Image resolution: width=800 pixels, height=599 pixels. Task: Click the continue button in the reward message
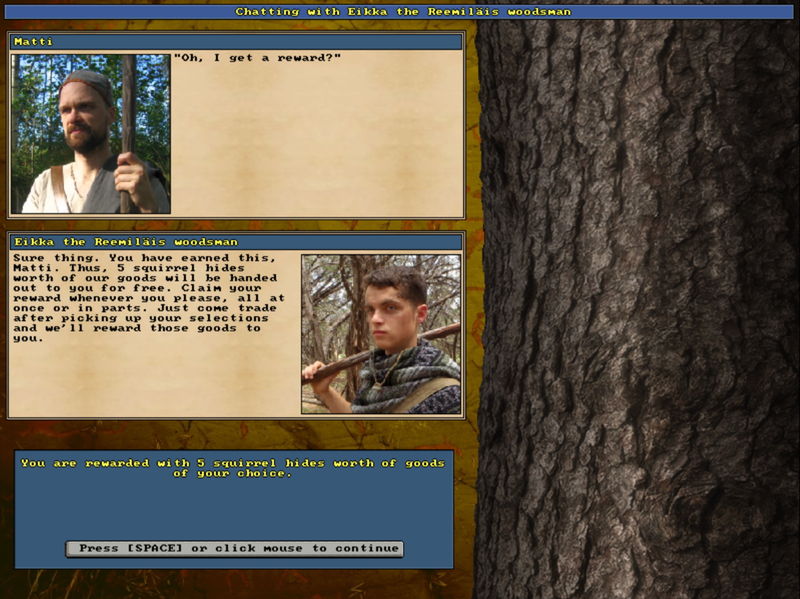(x=234, y=548)
